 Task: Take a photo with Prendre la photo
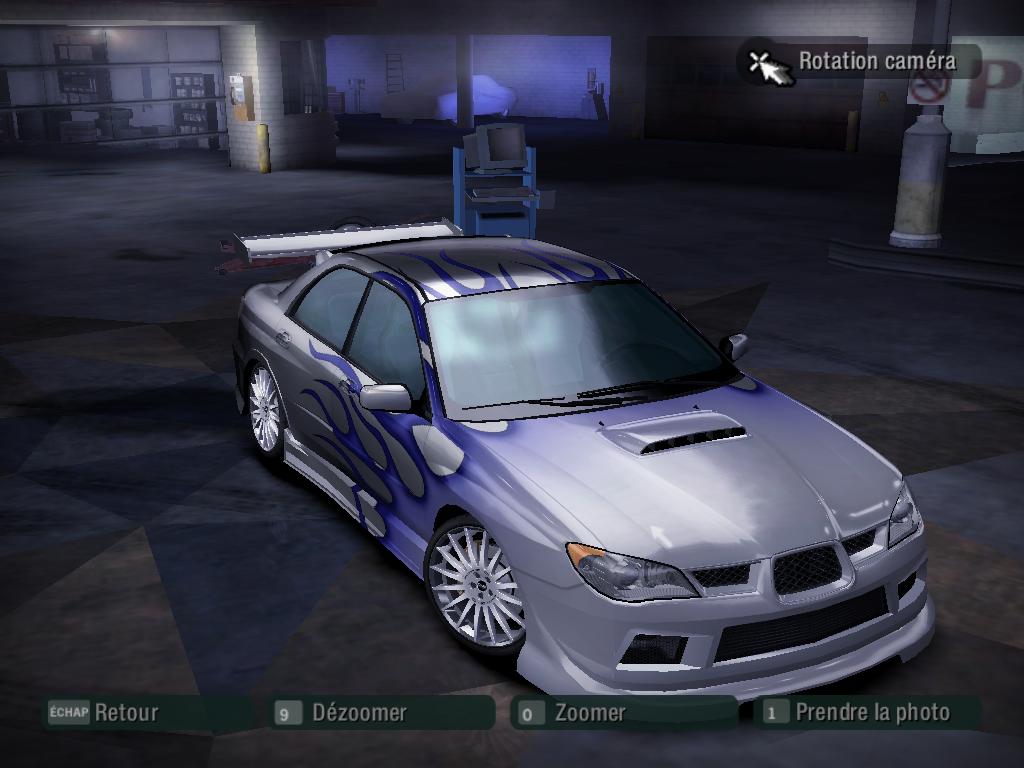pyautogui.click(x=871, y=713)
